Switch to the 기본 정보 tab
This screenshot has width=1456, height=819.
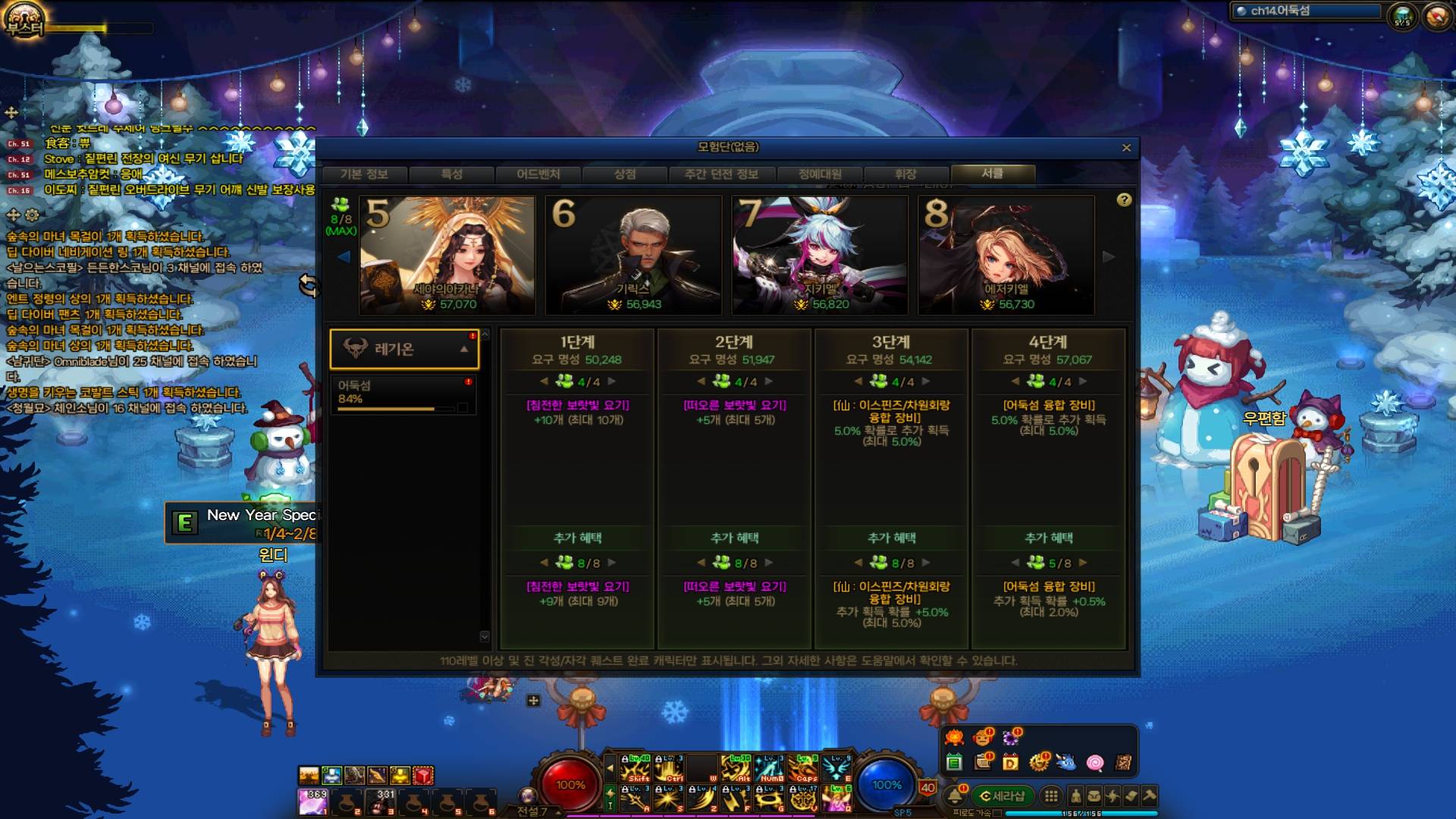[364, 174]
